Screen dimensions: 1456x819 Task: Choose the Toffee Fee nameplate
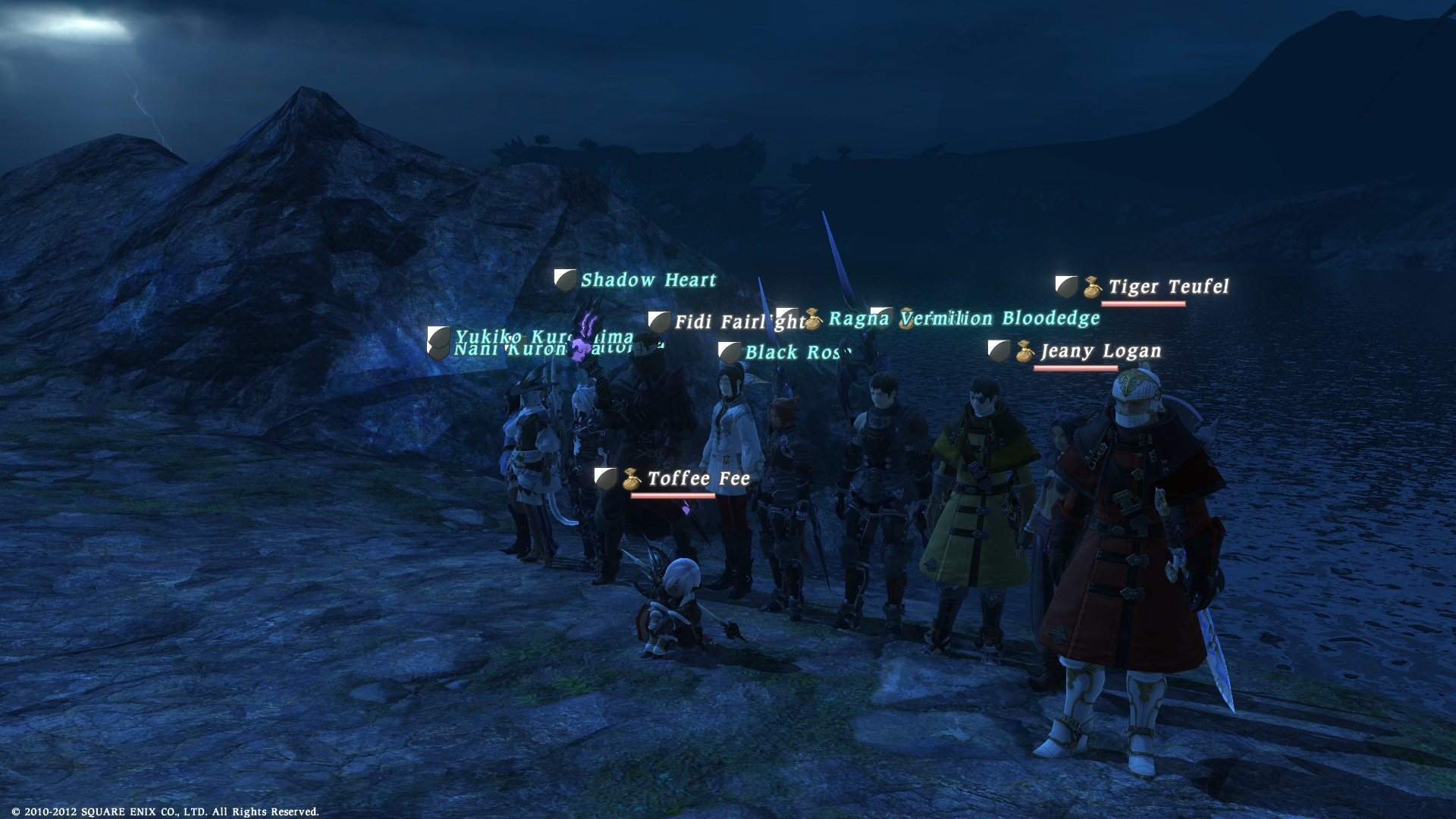tap(698, 479)
